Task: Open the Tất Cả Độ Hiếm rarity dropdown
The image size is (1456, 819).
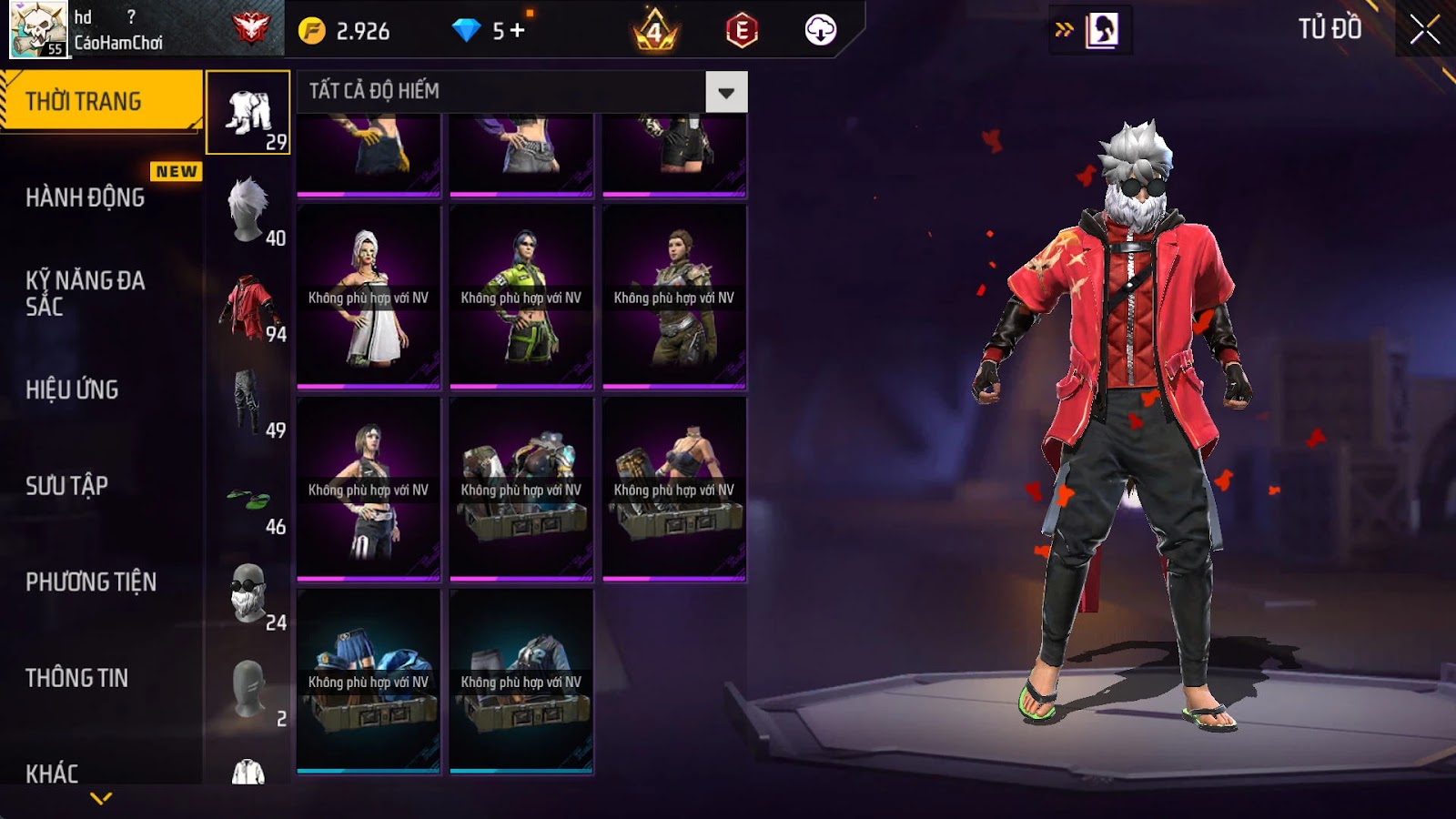Action: [725, 92]
